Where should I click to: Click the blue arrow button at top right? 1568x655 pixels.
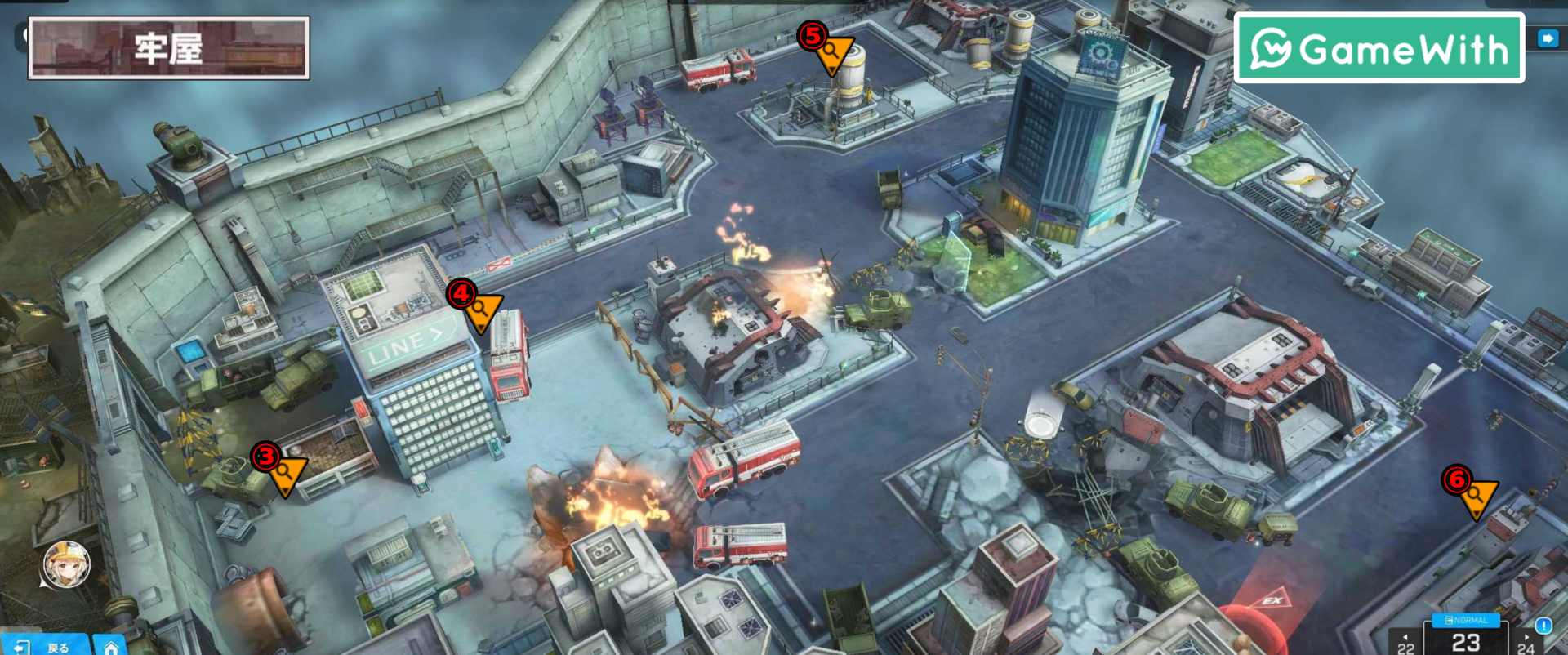click(x=1548, y=38)
